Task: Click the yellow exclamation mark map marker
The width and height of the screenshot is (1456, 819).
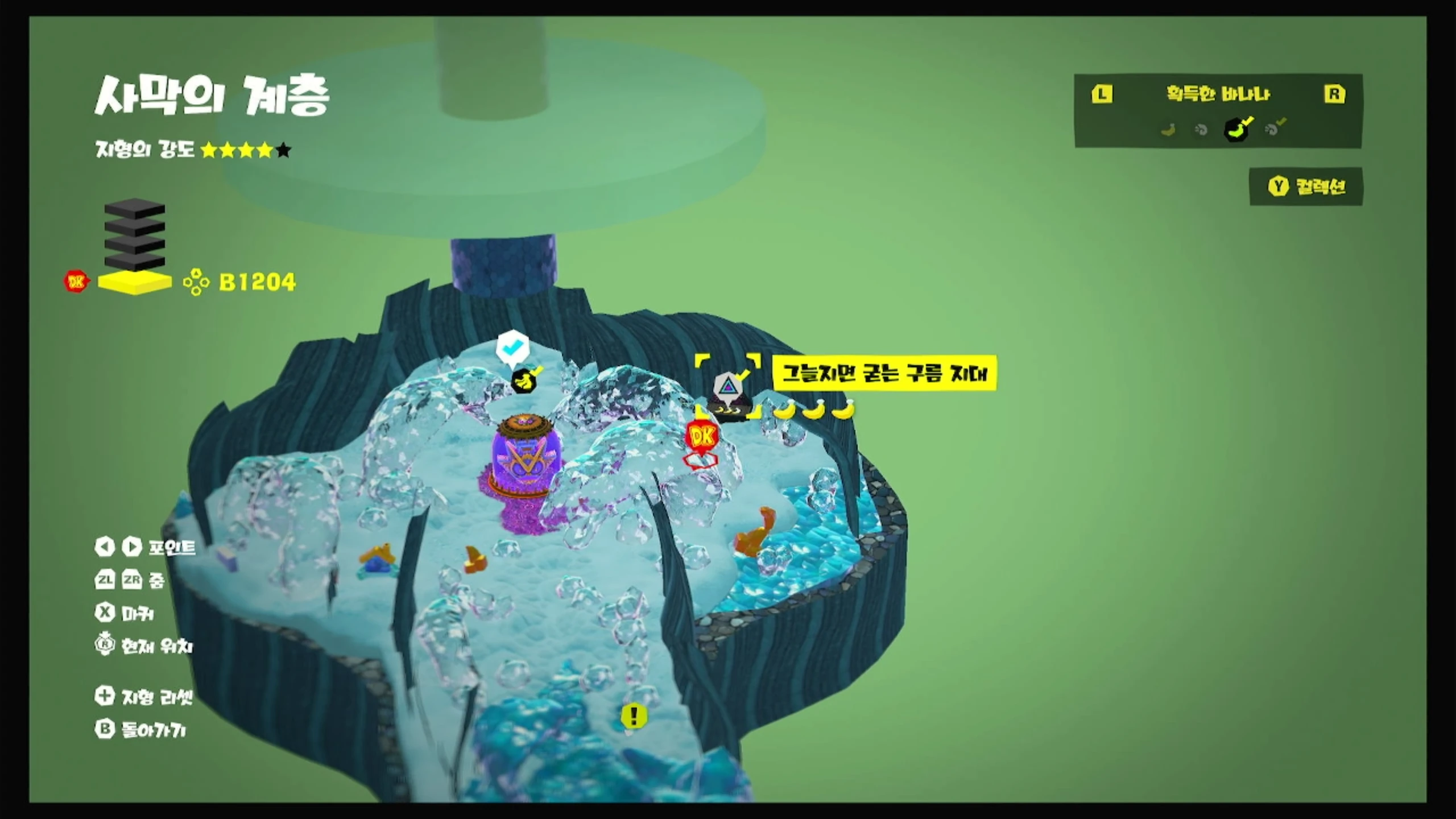Action: click(x=634, y=715)
